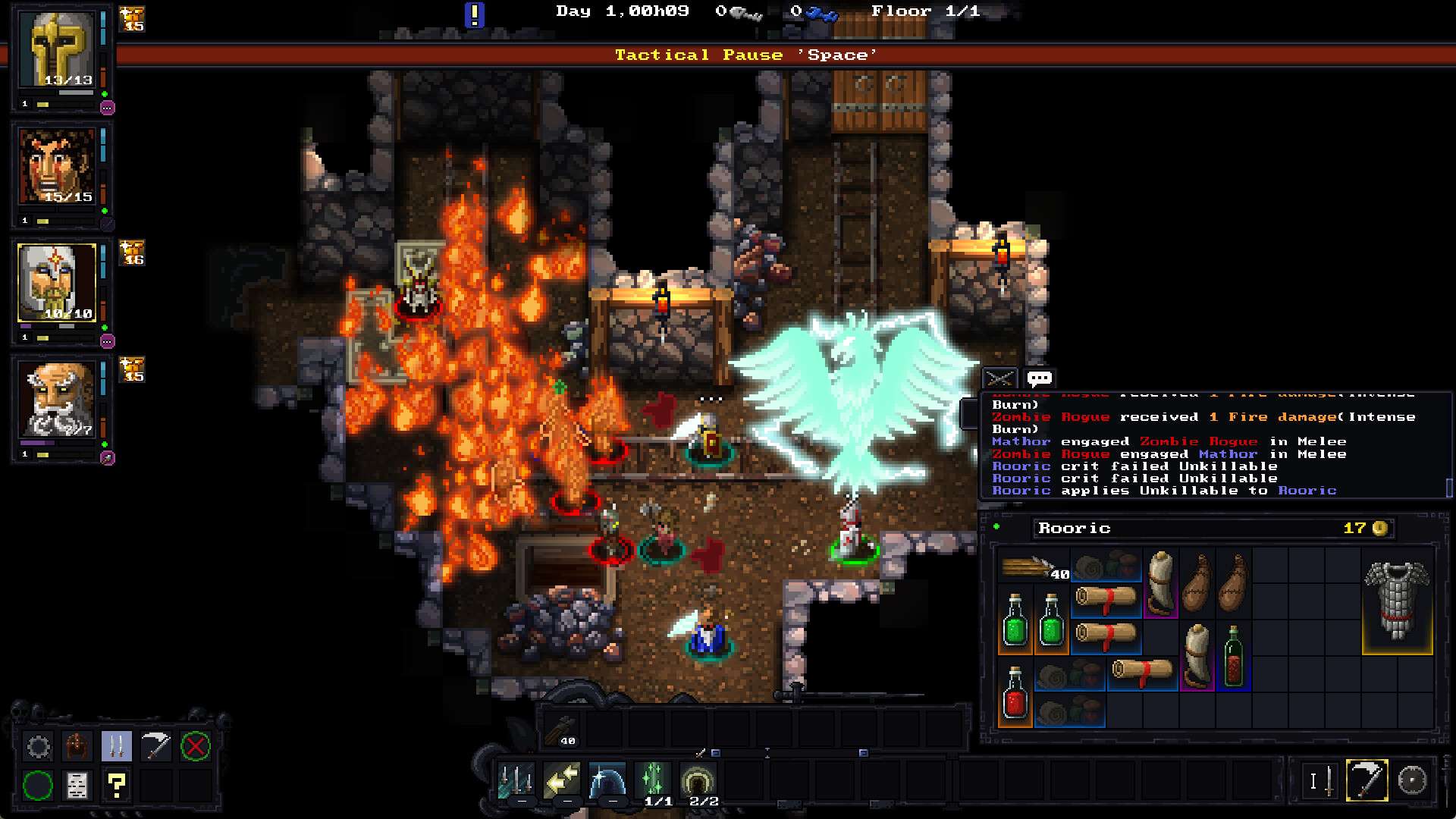Activate the triple swords ability
The image size is (1456, 819).
(x=516, y=780)
